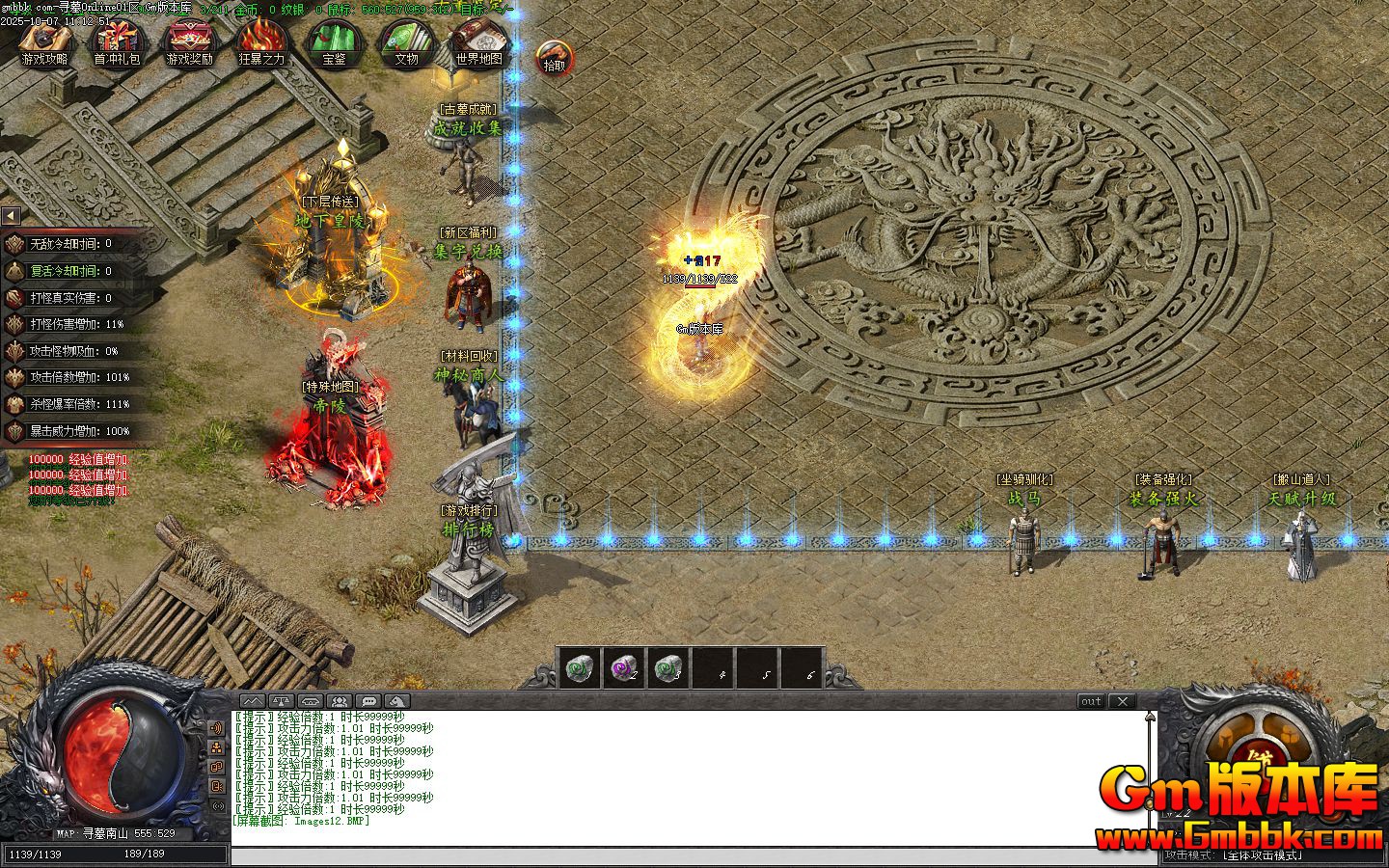Select the chat bubble icon above the chat log

tap(367, 700)
